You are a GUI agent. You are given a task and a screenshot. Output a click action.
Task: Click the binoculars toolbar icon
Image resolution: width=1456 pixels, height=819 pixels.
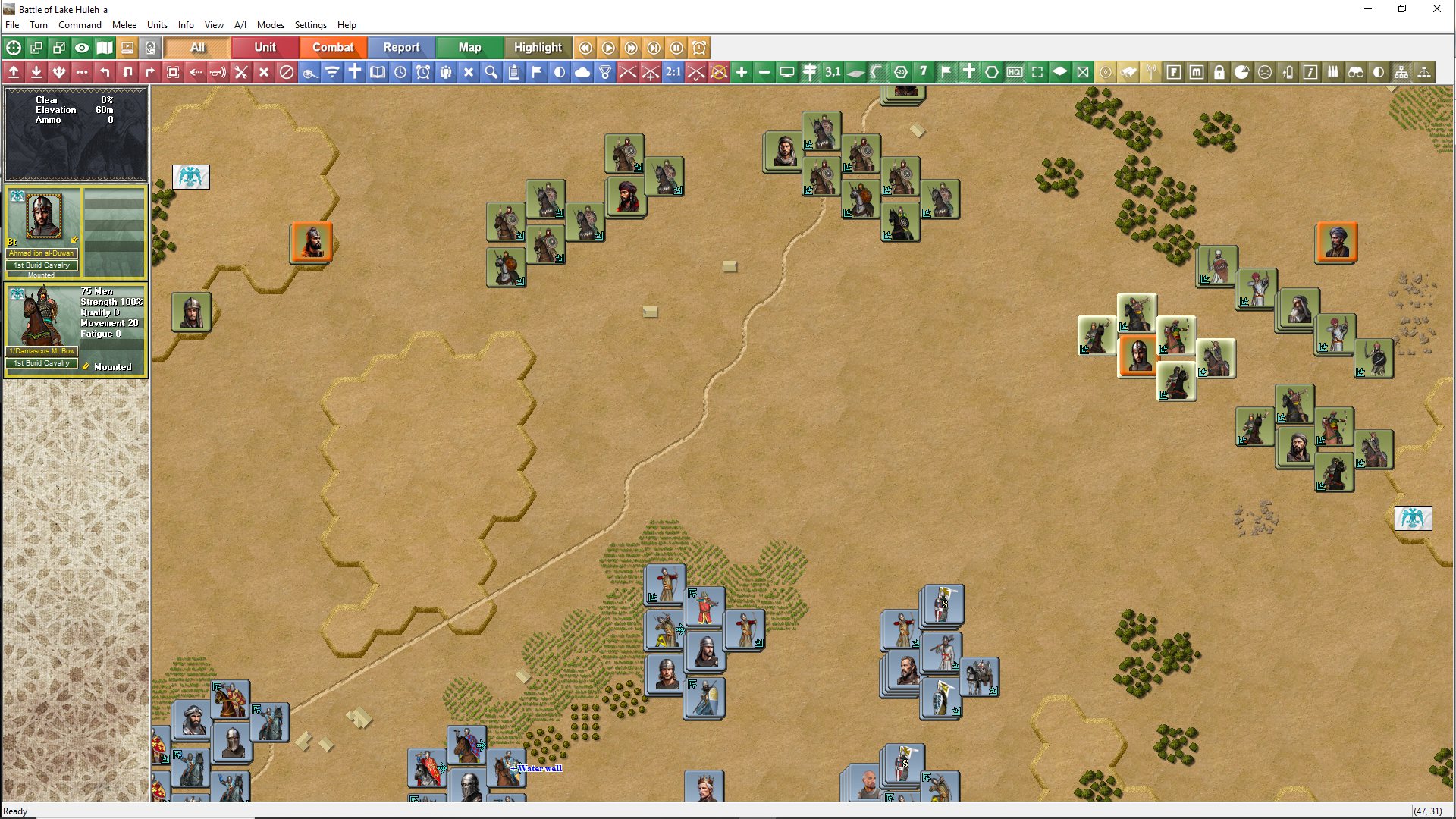(x=1356, y=72)
